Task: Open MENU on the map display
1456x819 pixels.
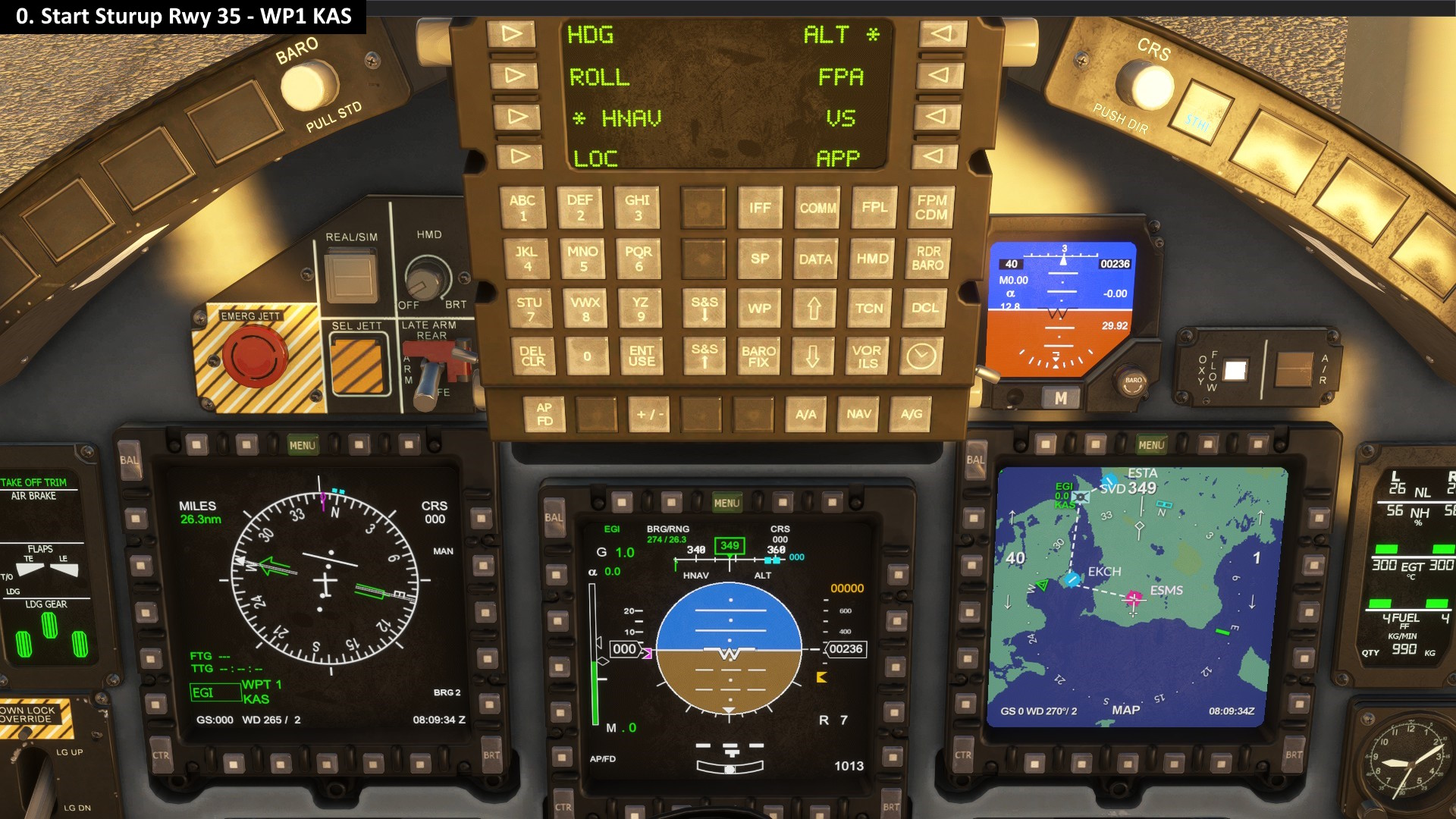Action: coord(1150,445)
